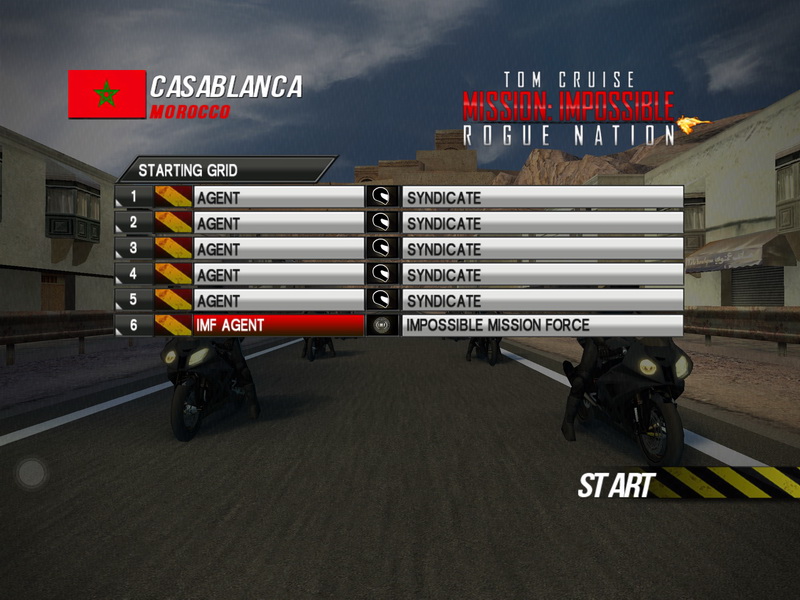Select the highlighted IMF AGENT grid row

coord(278,325)
